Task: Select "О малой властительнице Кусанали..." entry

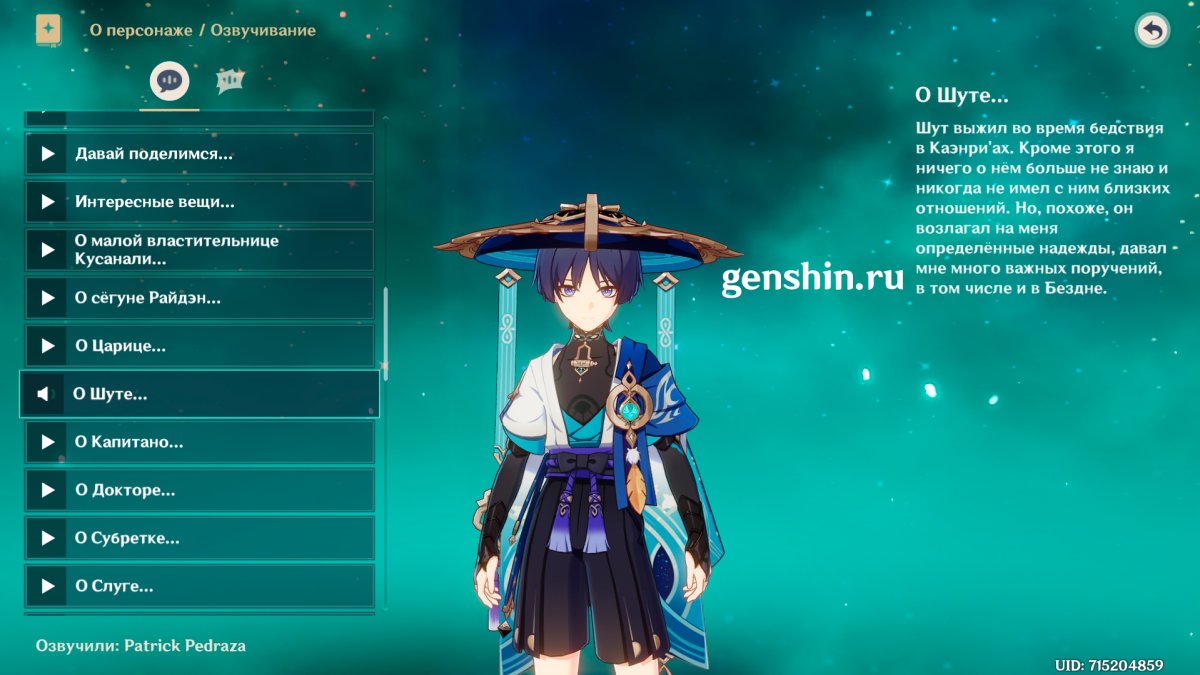Action: click(200, 250)
